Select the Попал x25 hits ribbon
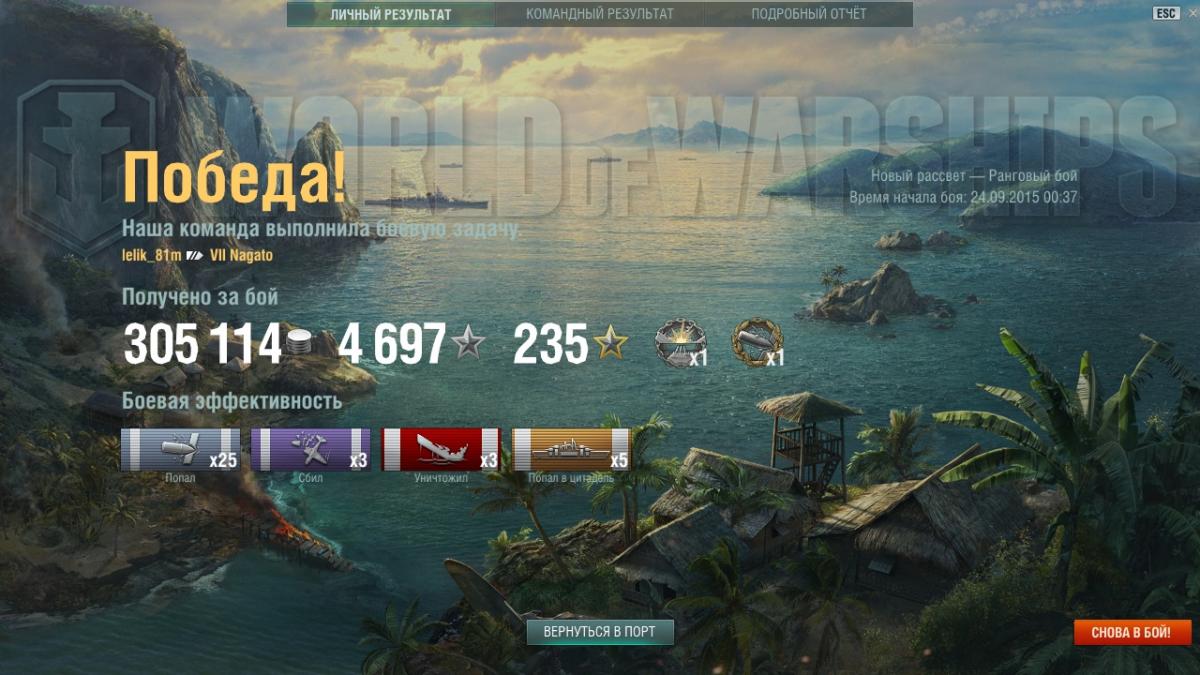1200x675 pixels. point(180,449)
